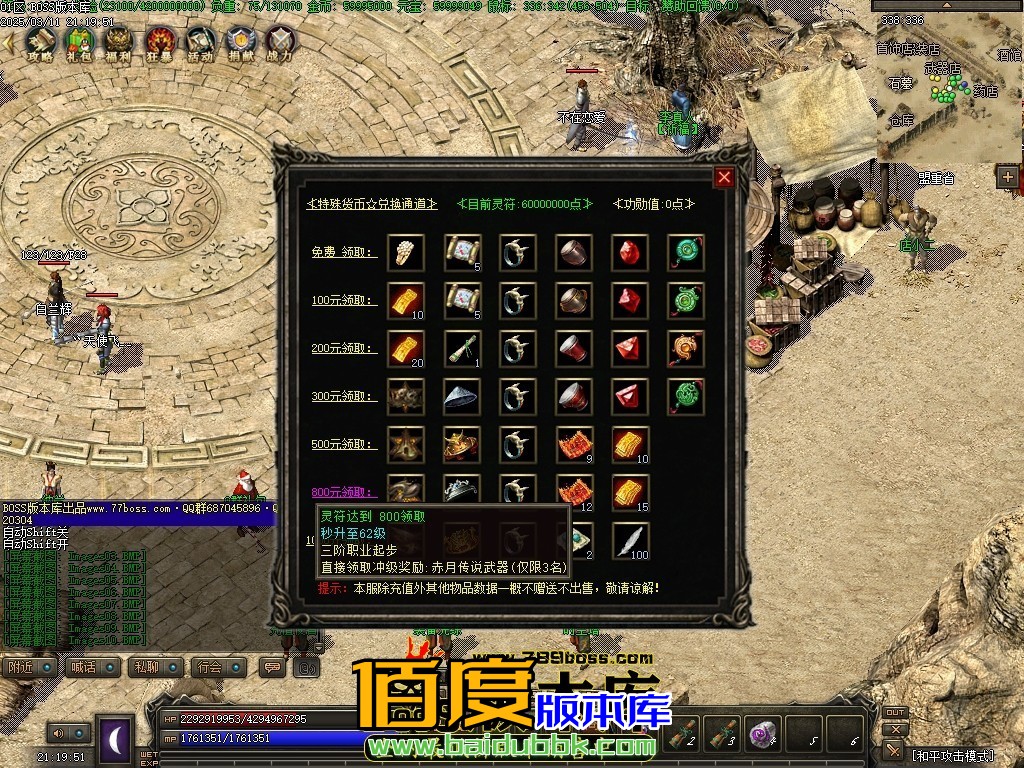1024x768 pixels.
Task: Claim the 300元领取 reward tier
Action: coord(344,396)
